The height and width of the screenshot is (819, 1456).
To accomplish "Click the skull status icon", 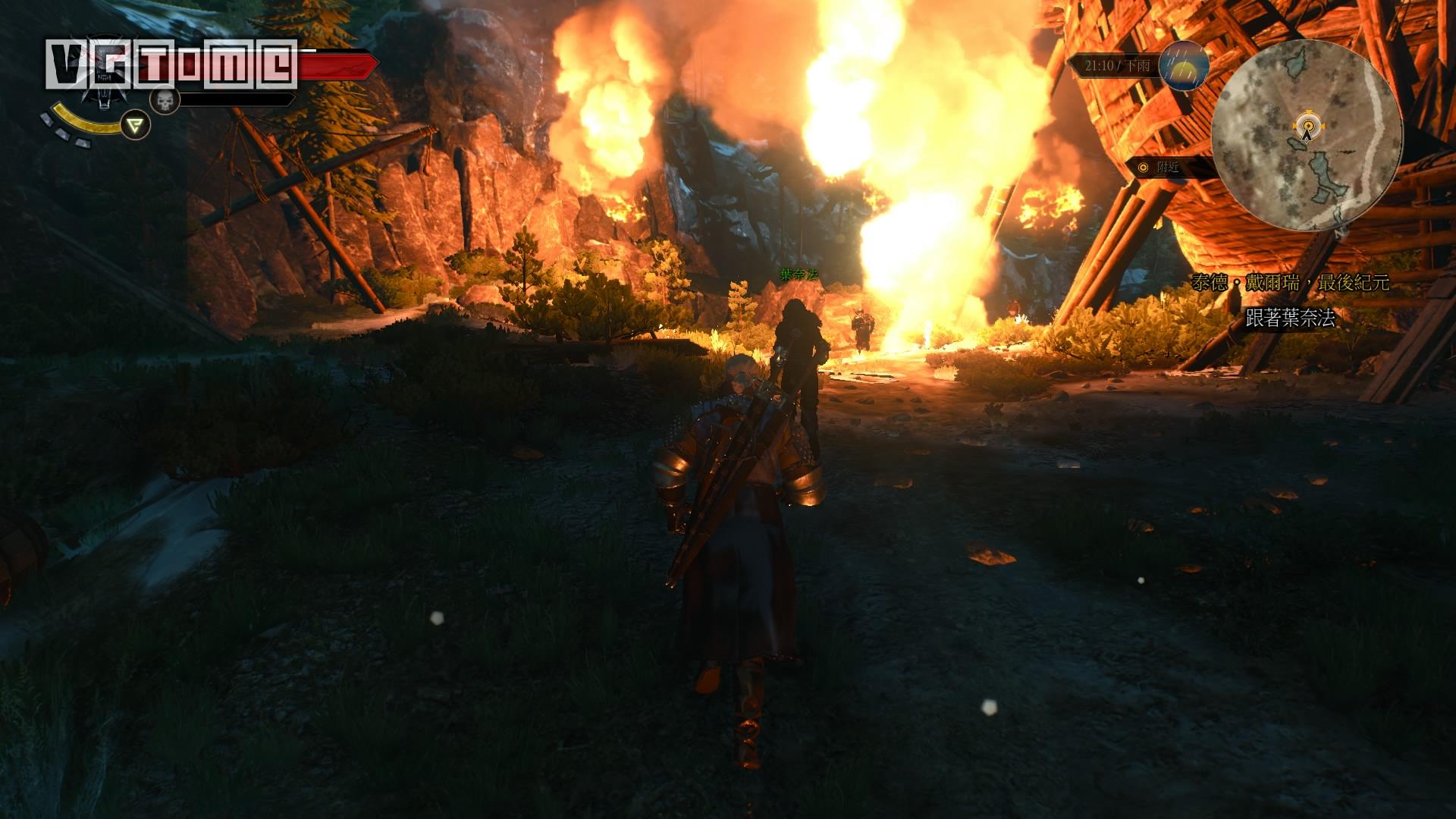I will [x=165, y=100].
